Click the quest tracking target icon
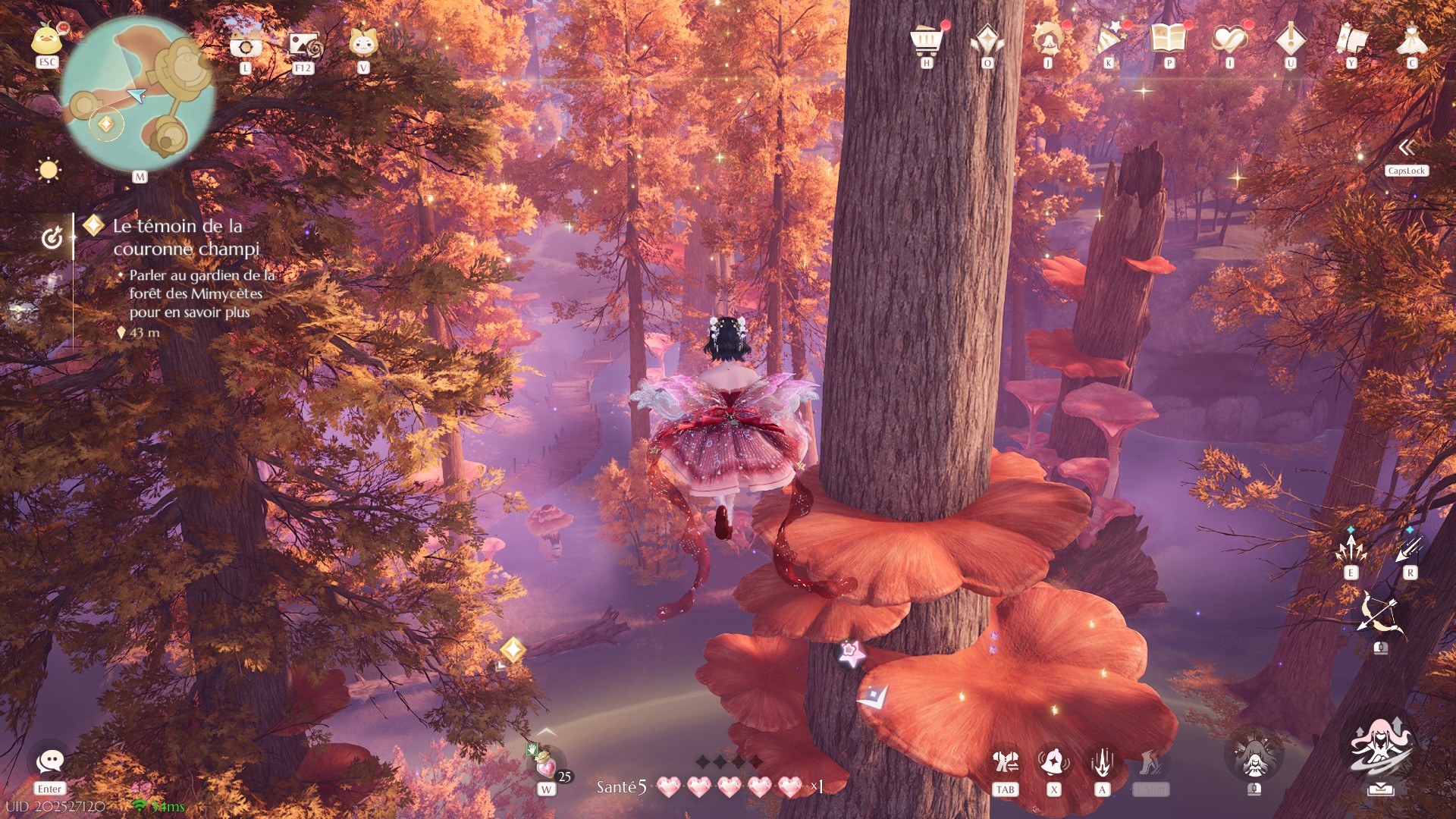Image resolution: width=1456 pixels, height=819 pixels. pyautogui.click(x=52, y=238)
